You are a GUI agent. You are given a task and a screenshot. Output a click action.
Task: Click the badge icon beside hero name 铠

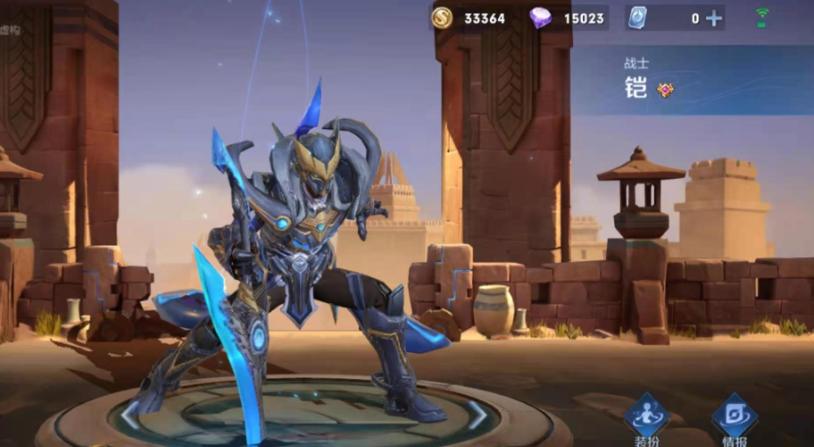coord(666,90)
